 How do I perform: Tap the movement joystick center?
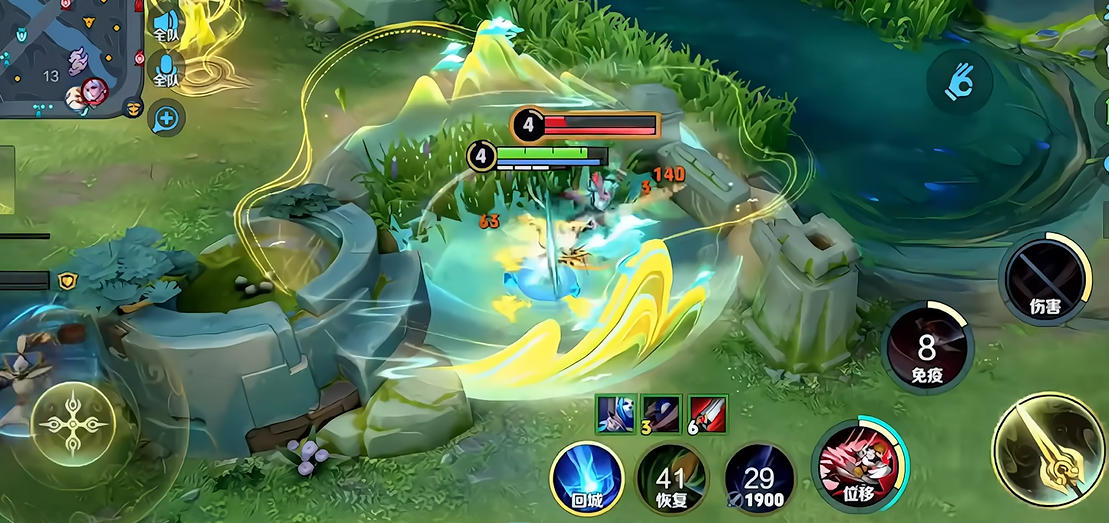click(76, 424)
